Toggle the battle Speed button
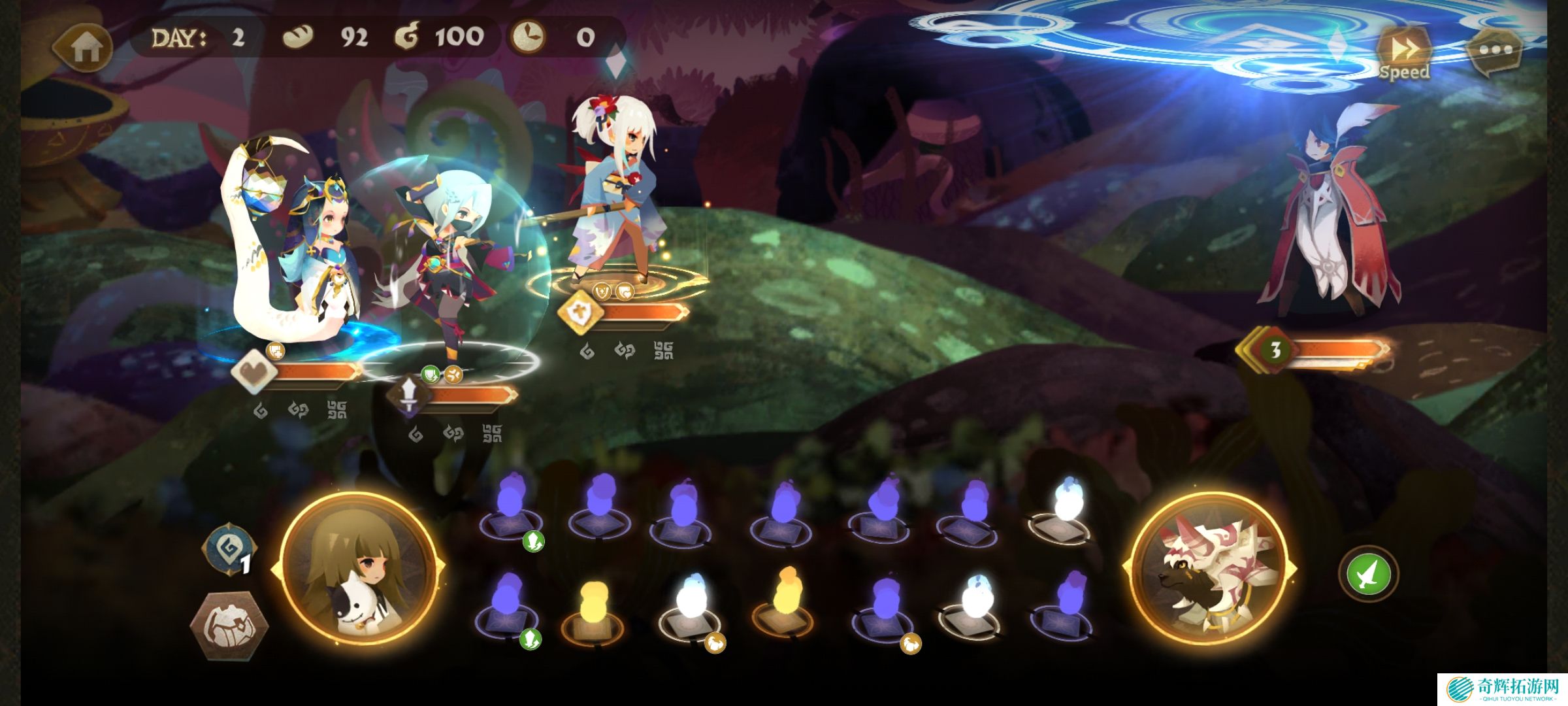1568x706 pixels. click(1404, 53)
